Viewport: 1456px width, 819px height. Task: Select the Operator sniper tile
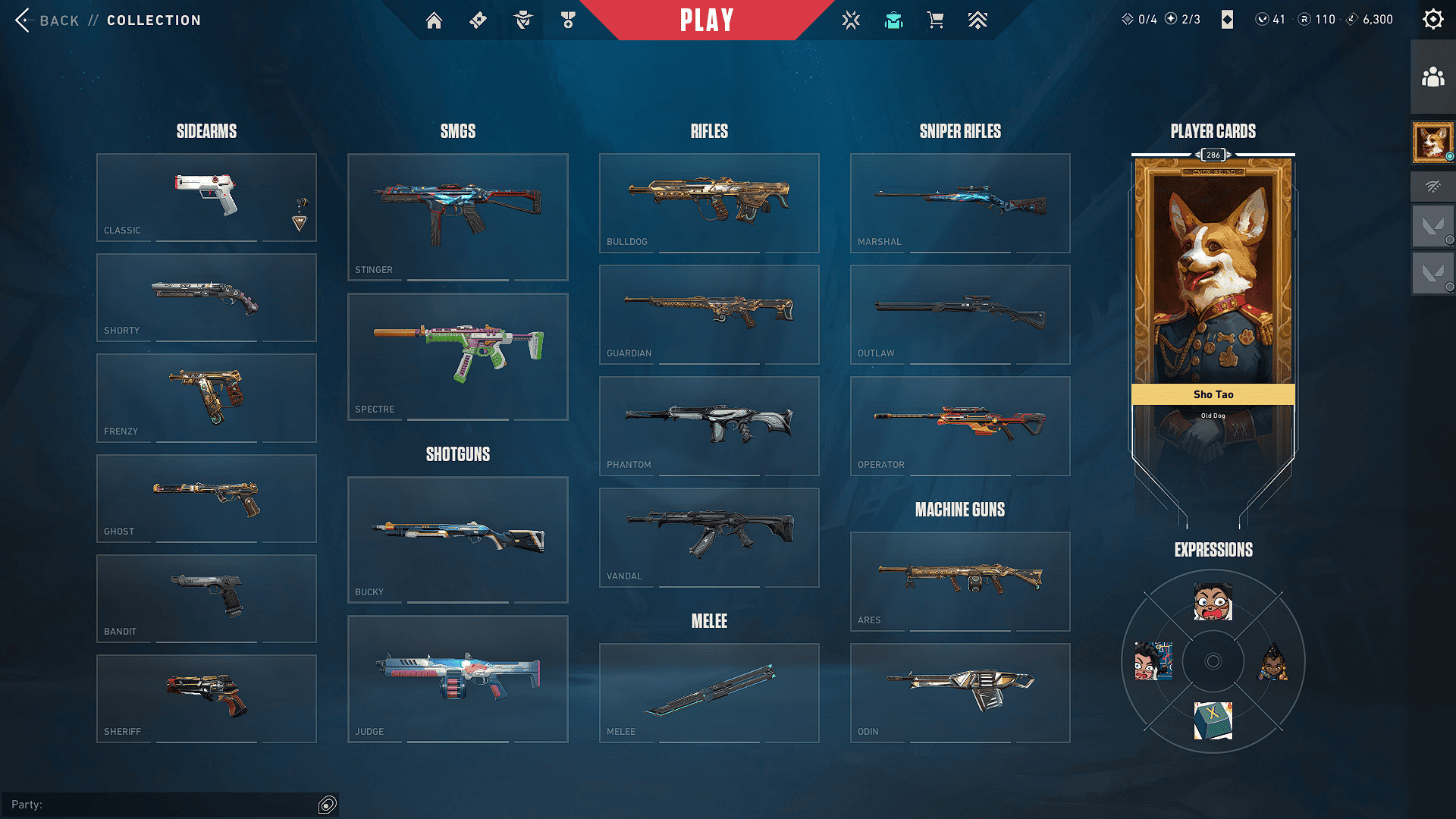pos(960,425)
